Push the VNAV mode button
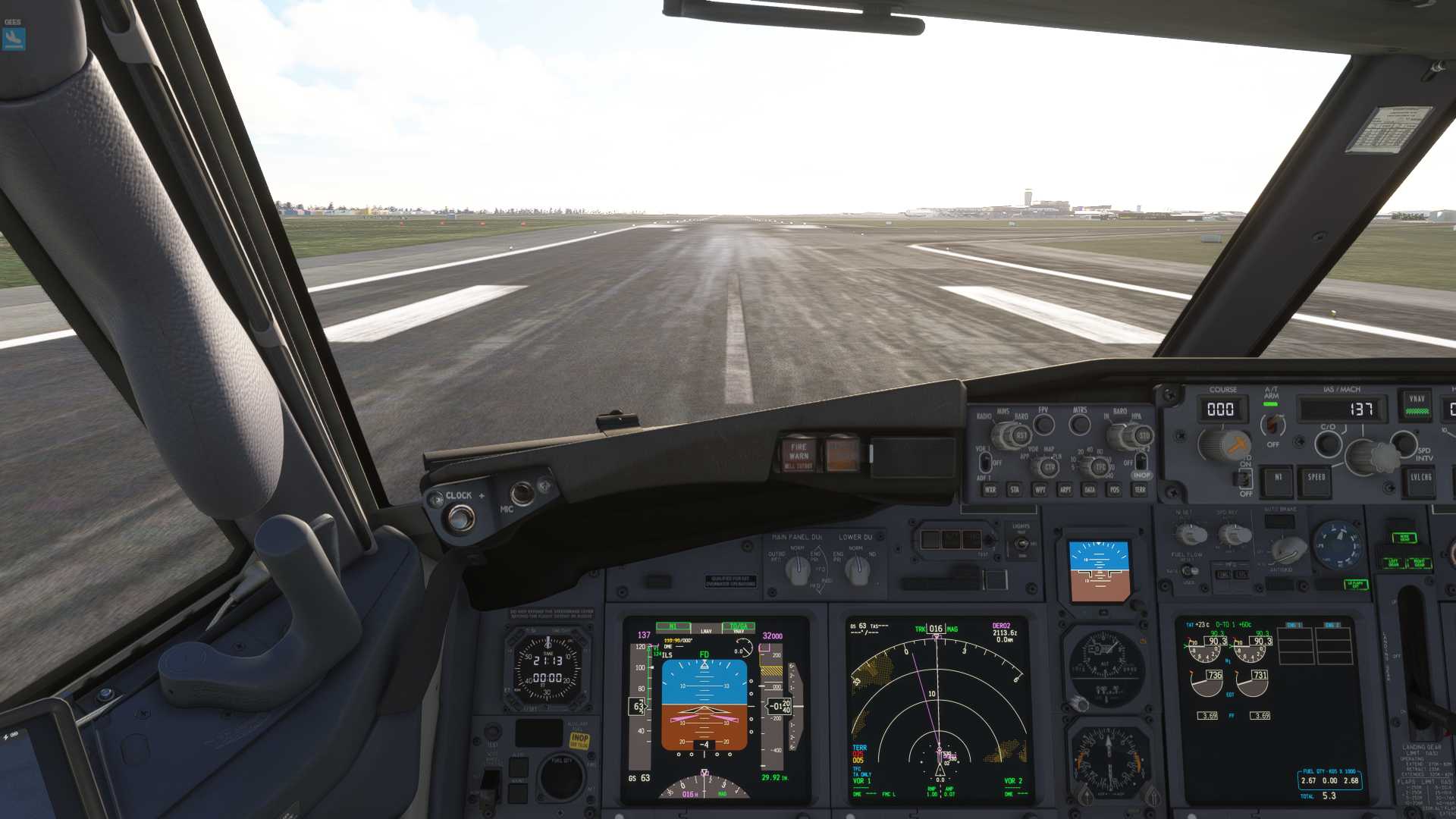 pos(1416,404)
